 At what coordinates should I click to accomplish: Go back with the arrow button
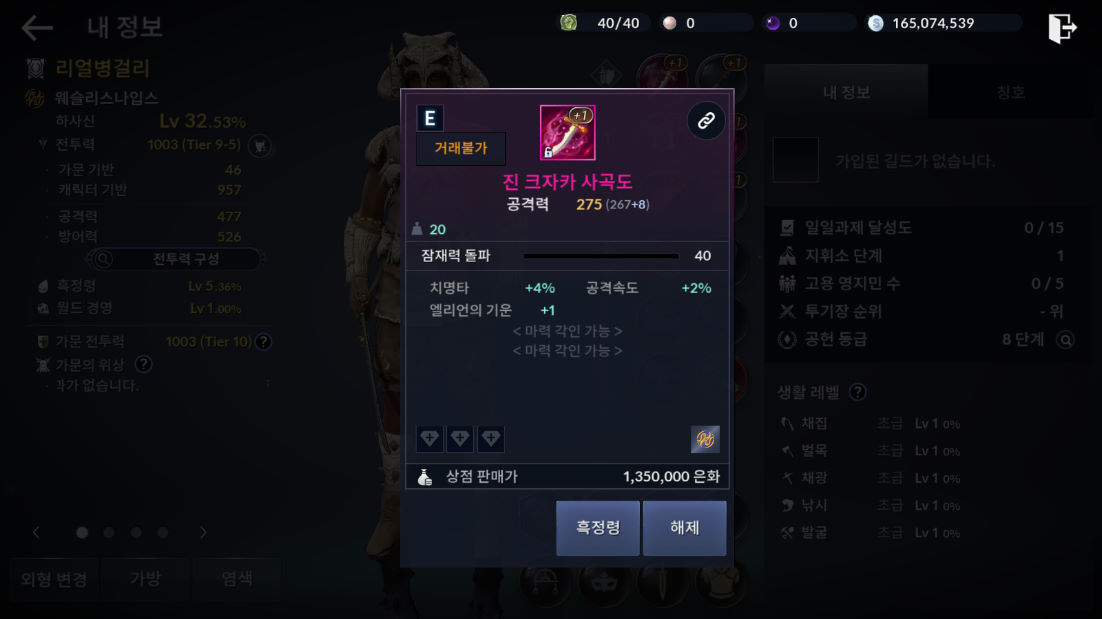click(x=37, y=28)
